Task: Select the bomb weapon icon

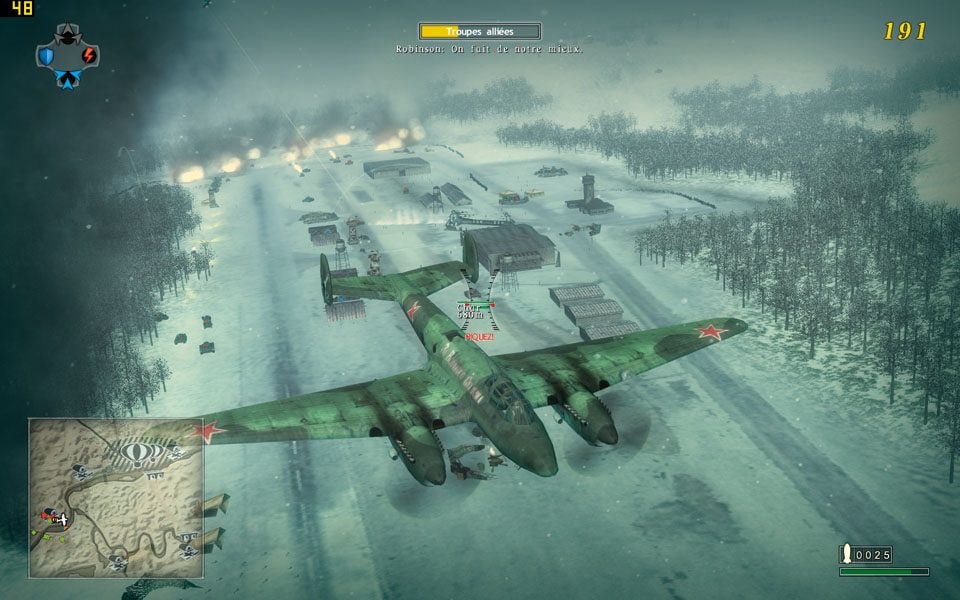Action: (849, 554)
